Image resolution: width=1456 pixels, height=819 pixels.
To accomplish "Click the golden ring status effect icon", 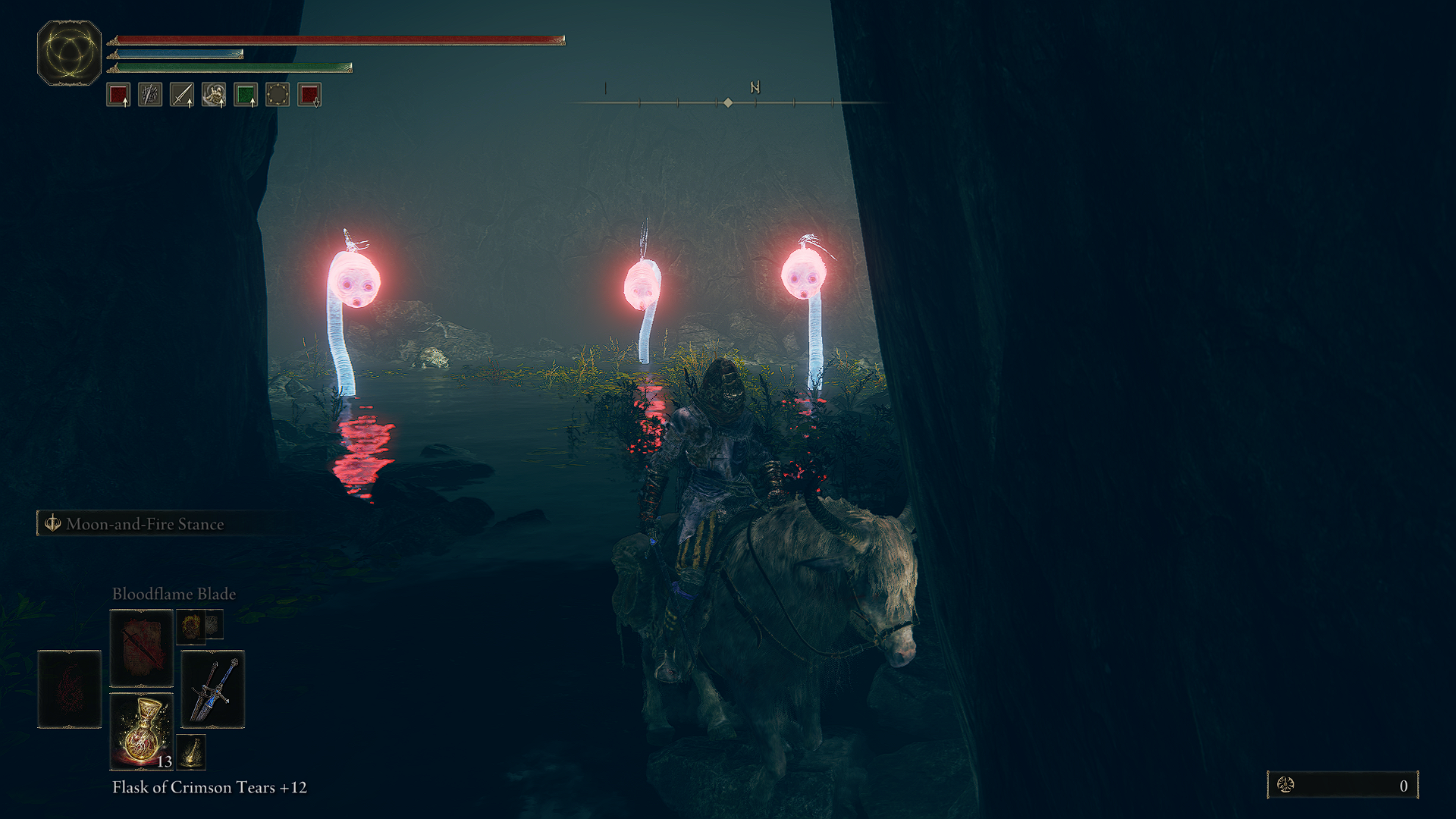I will click(278, 95).
